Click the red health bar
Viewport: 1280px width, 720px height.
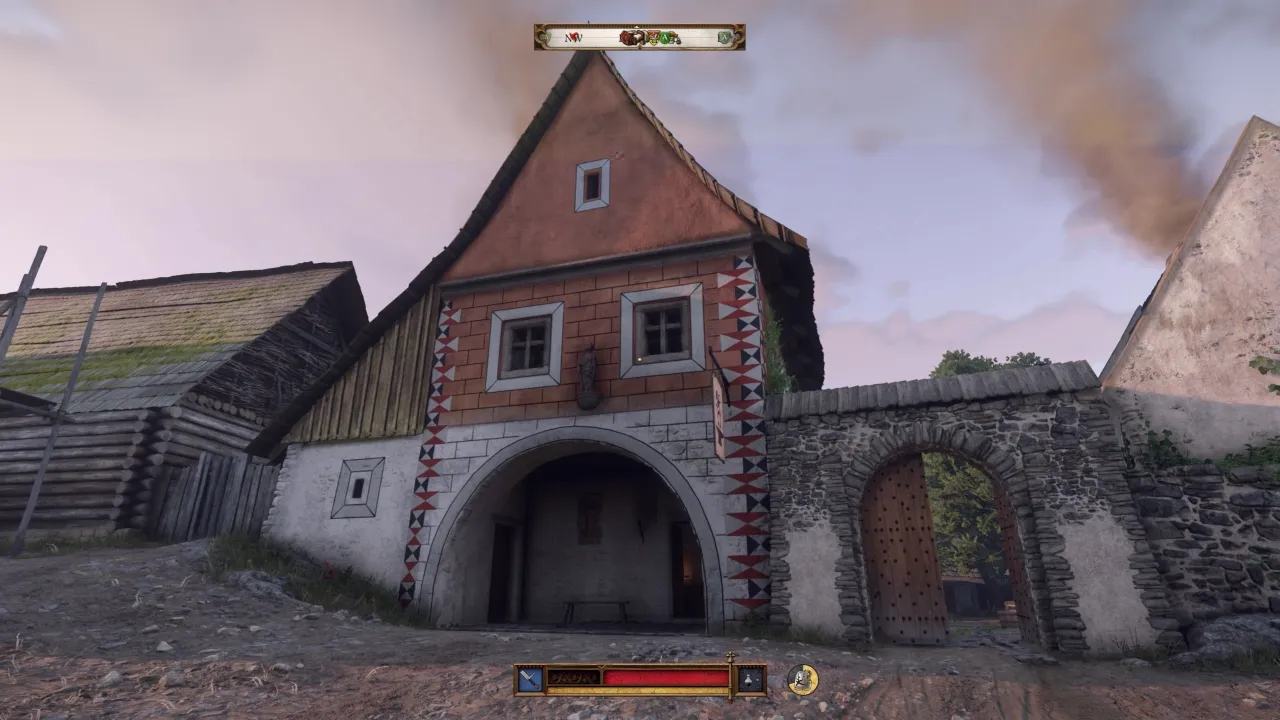665,678
